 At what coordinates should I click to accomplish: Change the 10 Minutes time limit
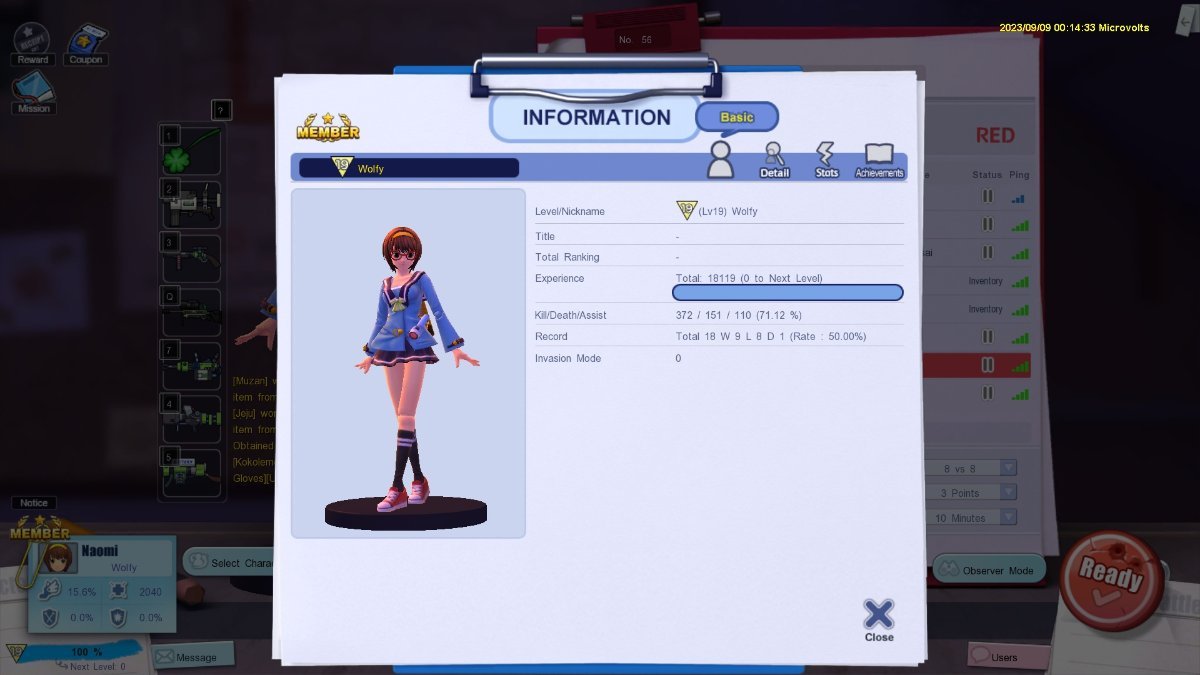pos(1007,518)
